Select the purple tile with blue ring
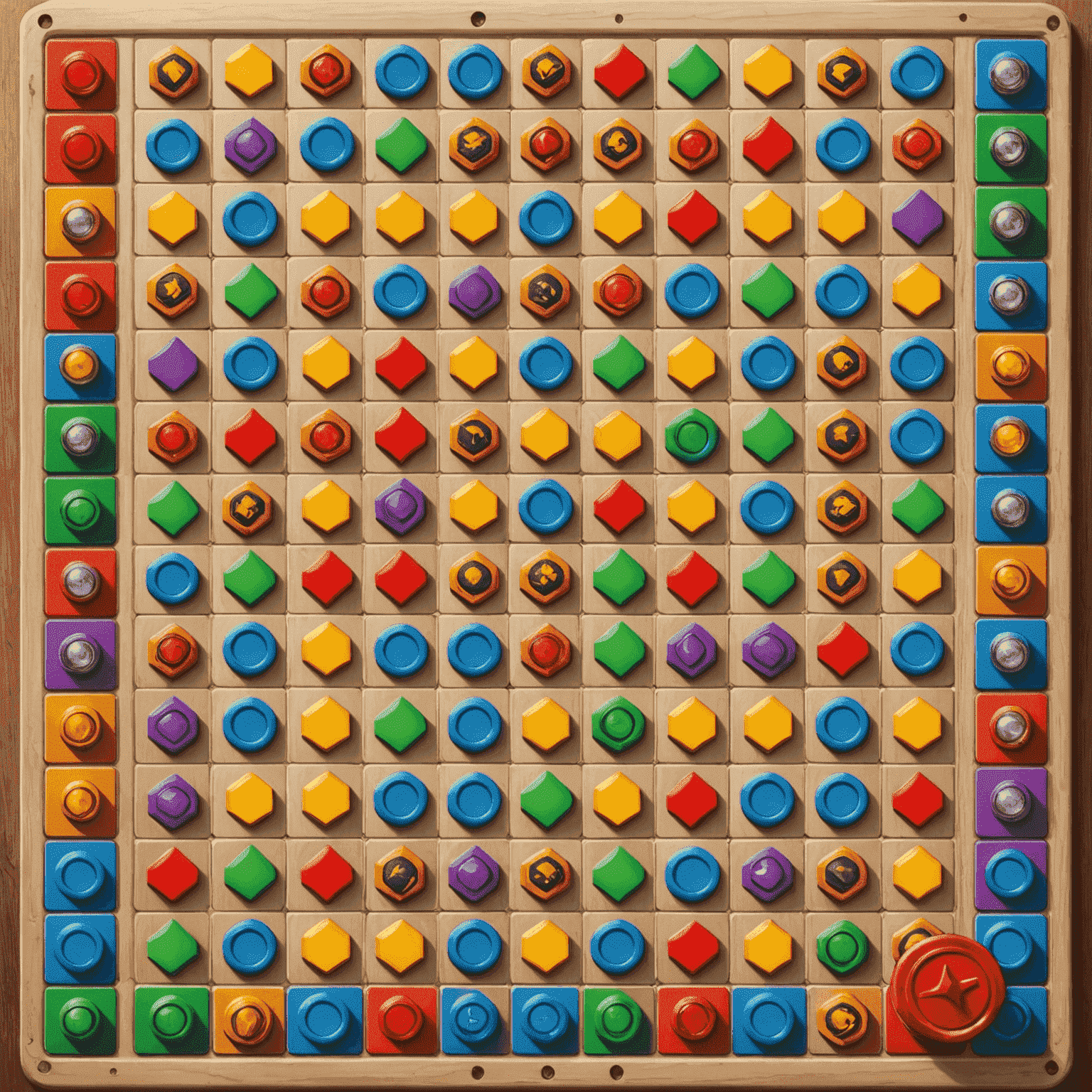The image size is (1092, 1092). pos(1010,875)
